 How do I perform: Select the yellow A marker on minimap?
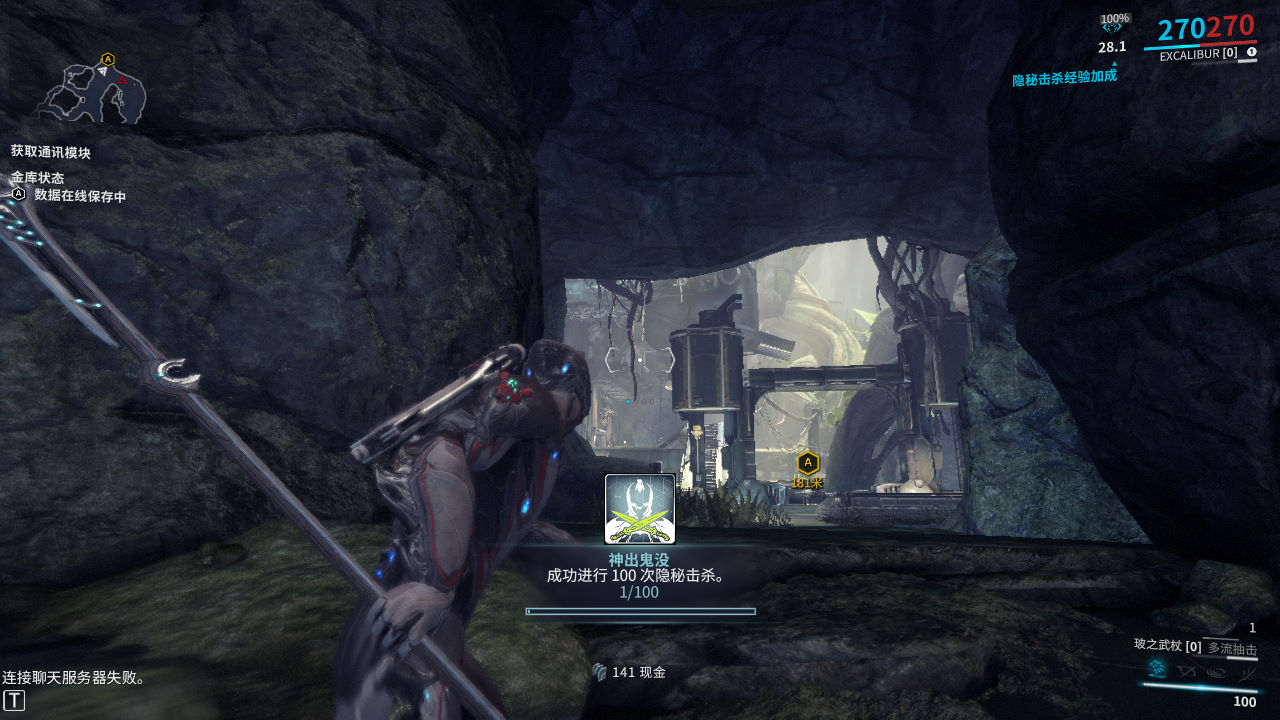pos(107,60)
